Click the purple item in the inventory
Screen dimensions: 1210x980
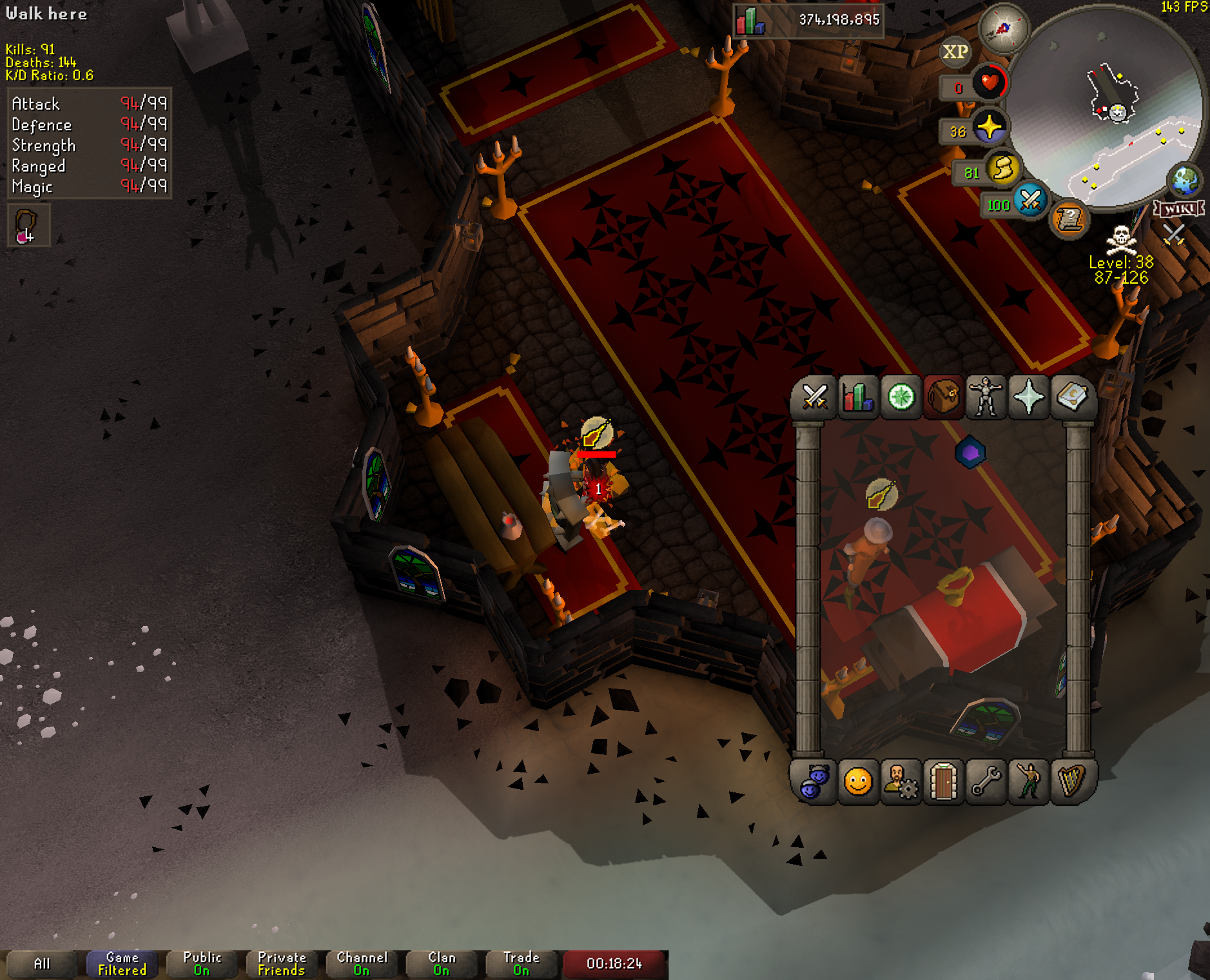pos(970,453)
